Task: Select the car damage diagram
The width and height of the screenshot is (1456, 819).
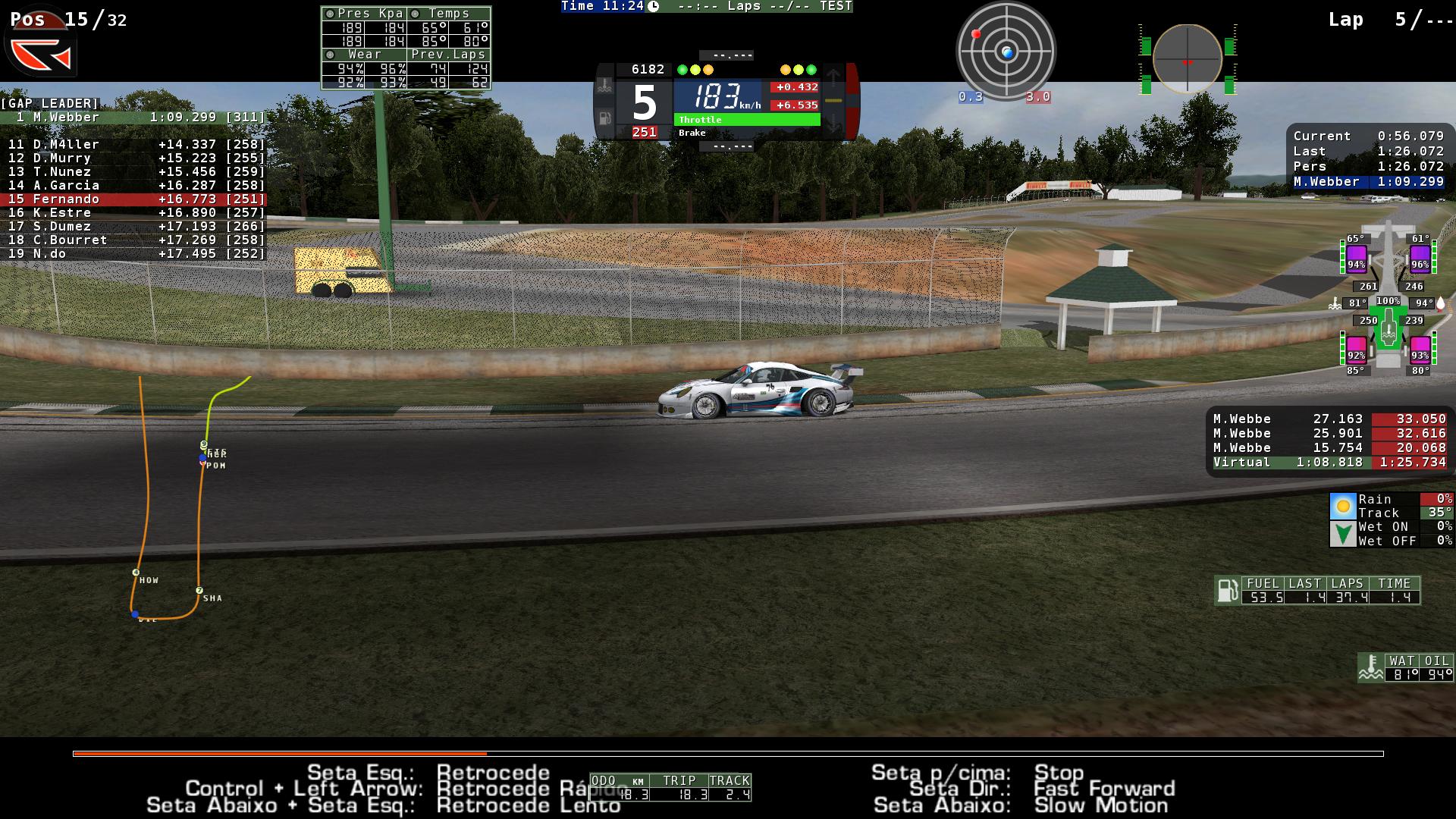Action: (1388, 303)
